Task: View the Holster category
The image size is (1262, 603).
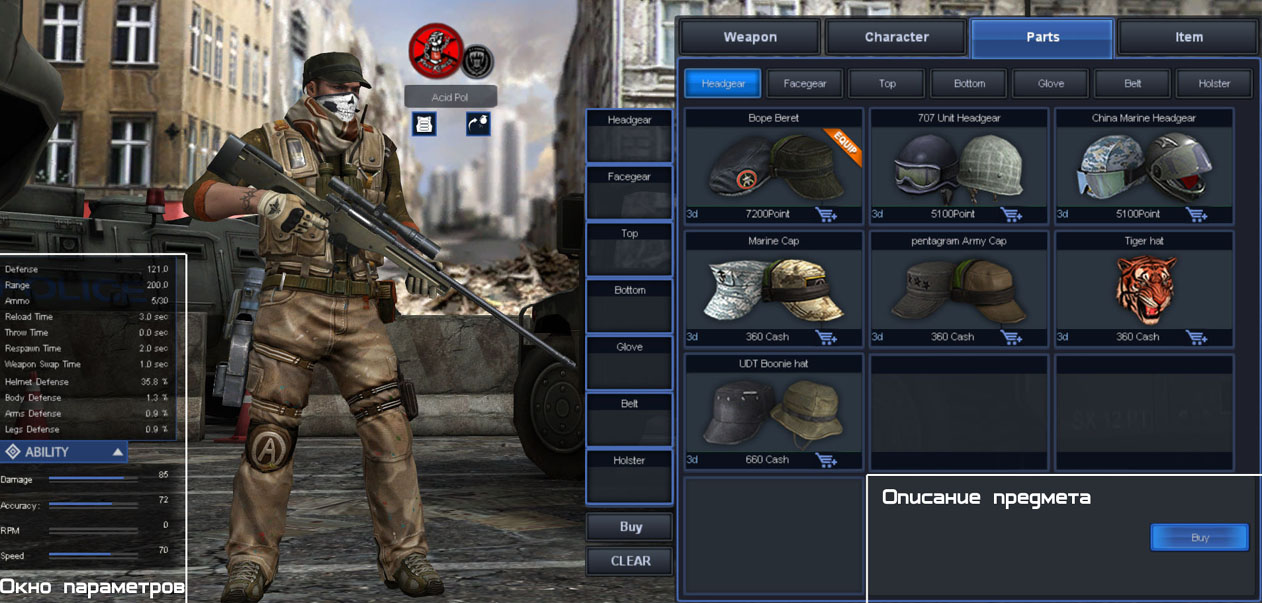Action: (1214, 84)
